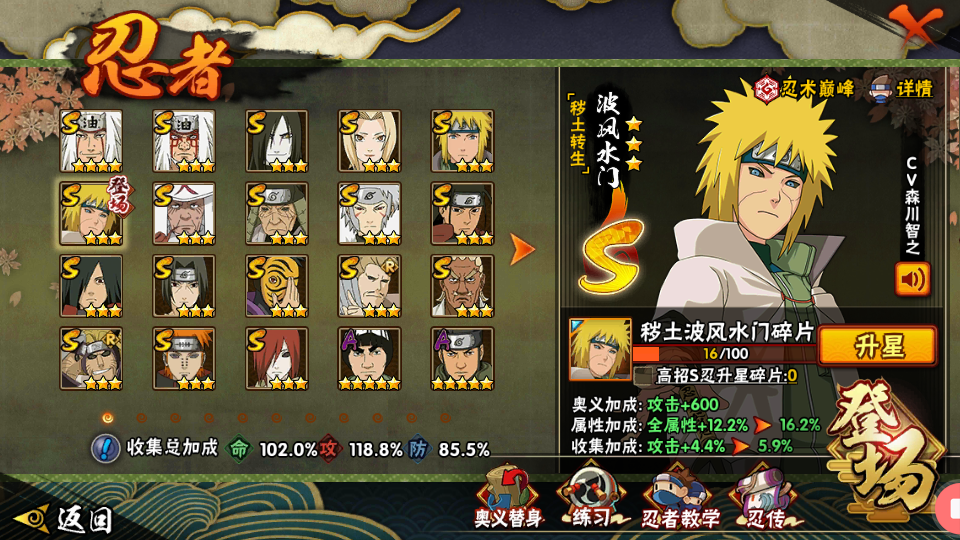The height and width of the screenshot is (540, 960).
Task: Select the 移土波风水门 fragment icon
Action: coord(600,349)
